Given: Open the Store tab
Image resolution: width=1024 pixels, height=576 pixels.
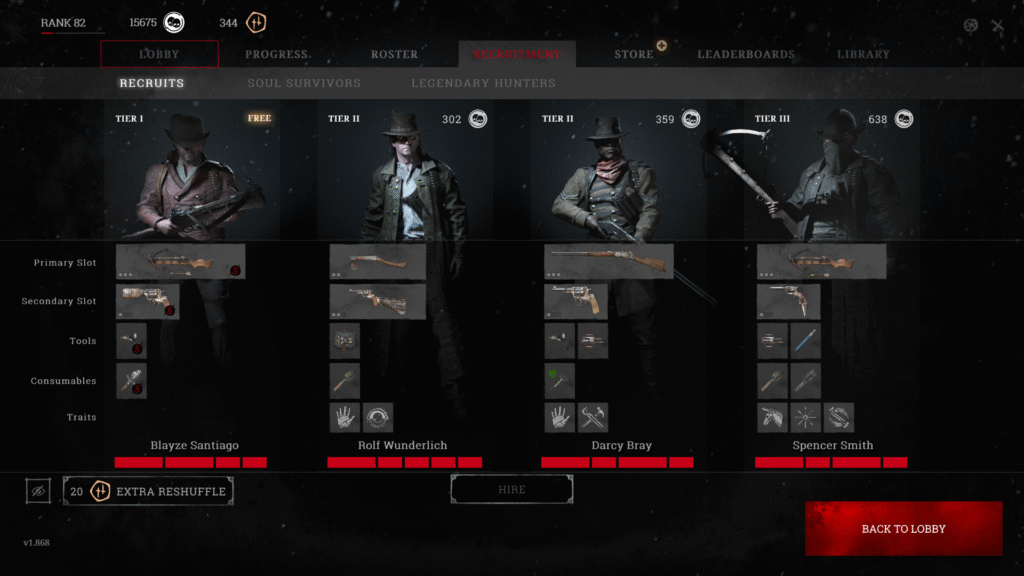Looking at the screenshot, I should tap(634, 54).
